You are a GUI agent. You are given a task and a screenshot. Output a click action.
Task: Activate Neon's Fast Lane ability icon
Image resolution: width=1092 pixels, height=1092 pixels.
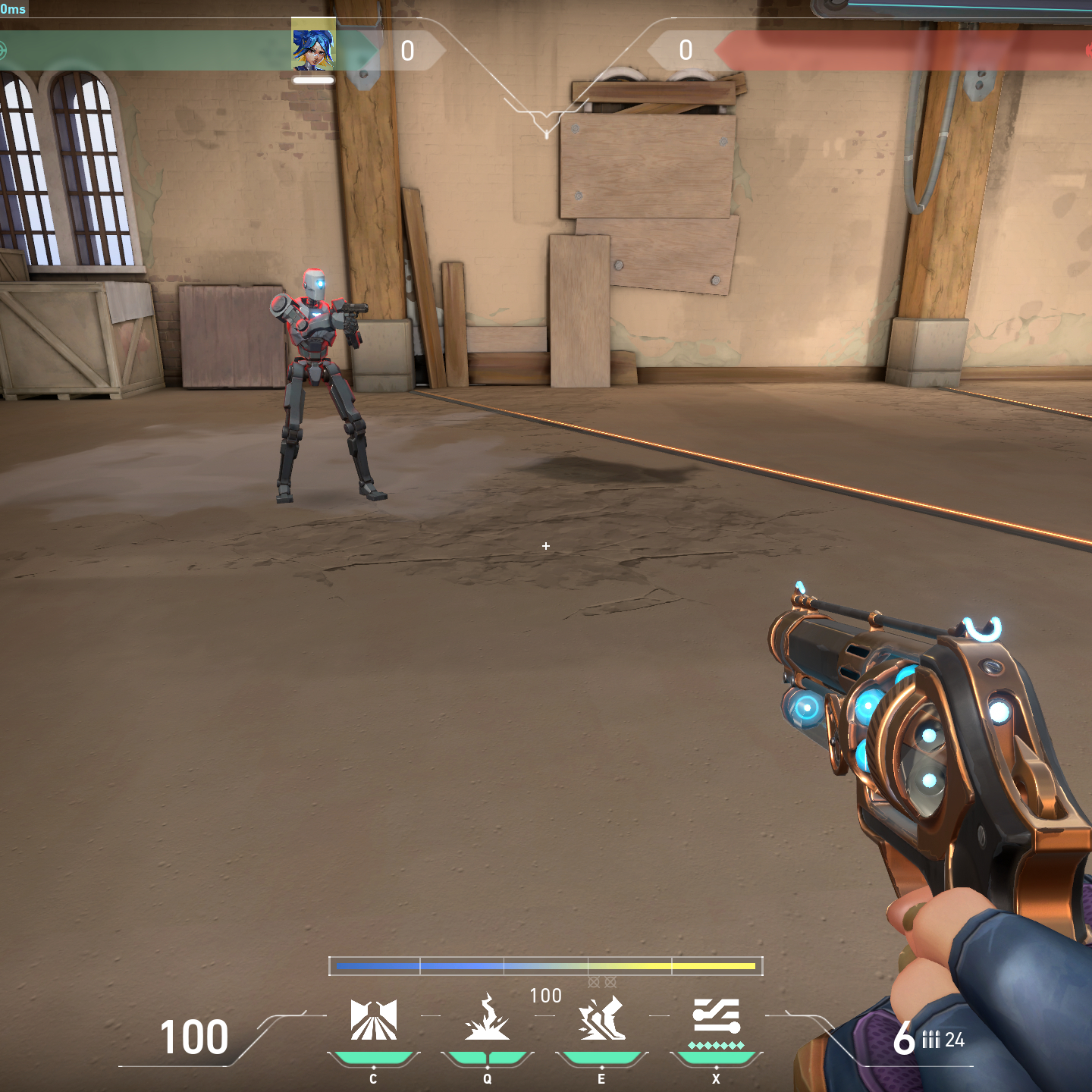[373, 1019]
